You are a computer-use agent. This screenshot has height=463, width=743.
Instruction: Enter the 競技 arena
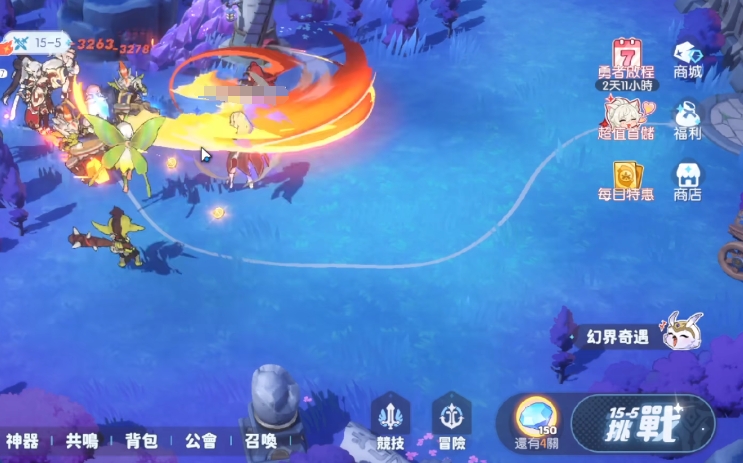[x=391, y=421]
